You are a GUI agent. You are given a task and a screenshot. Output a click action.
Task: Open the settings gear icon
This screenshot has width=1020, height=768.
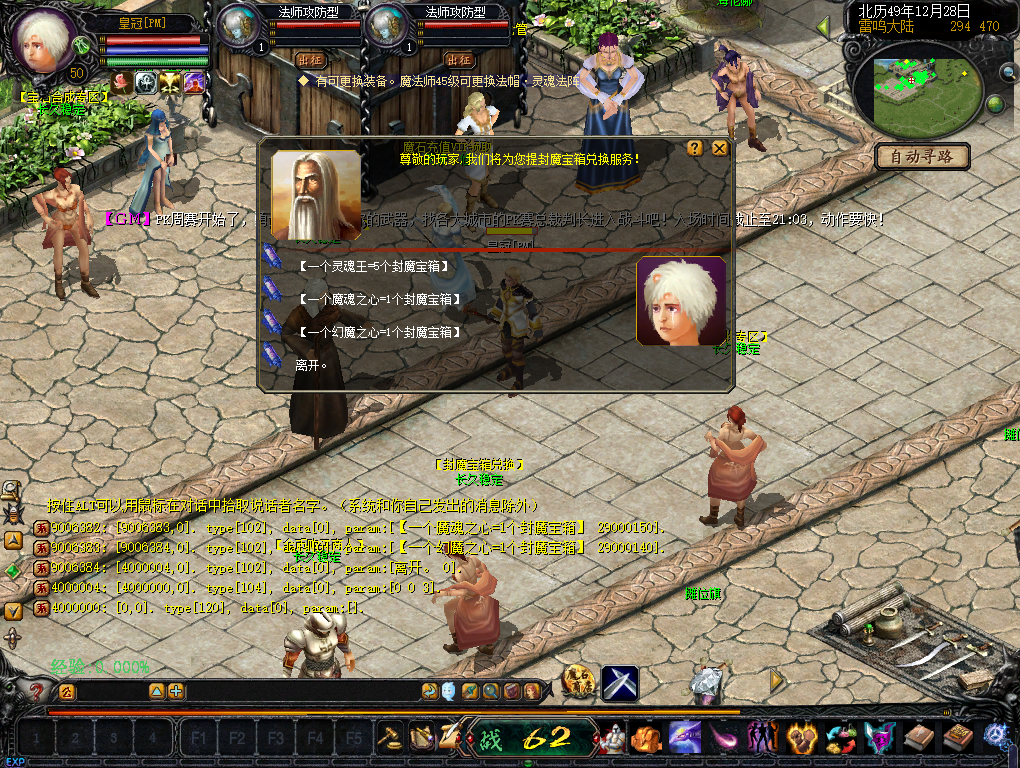996,736
